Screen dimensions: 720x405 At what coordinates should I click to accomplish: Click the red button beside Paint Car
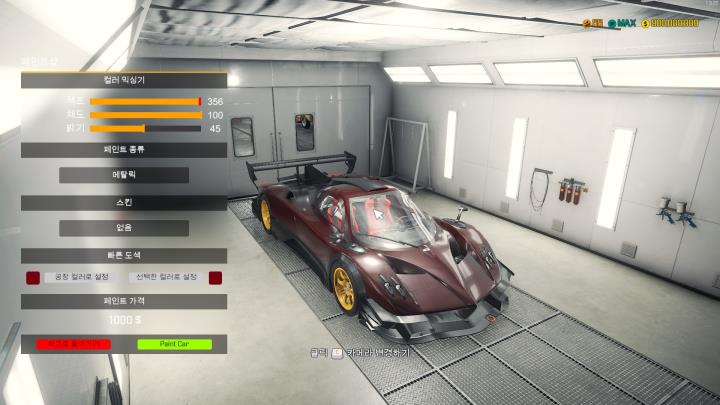(x=72, y=344)
